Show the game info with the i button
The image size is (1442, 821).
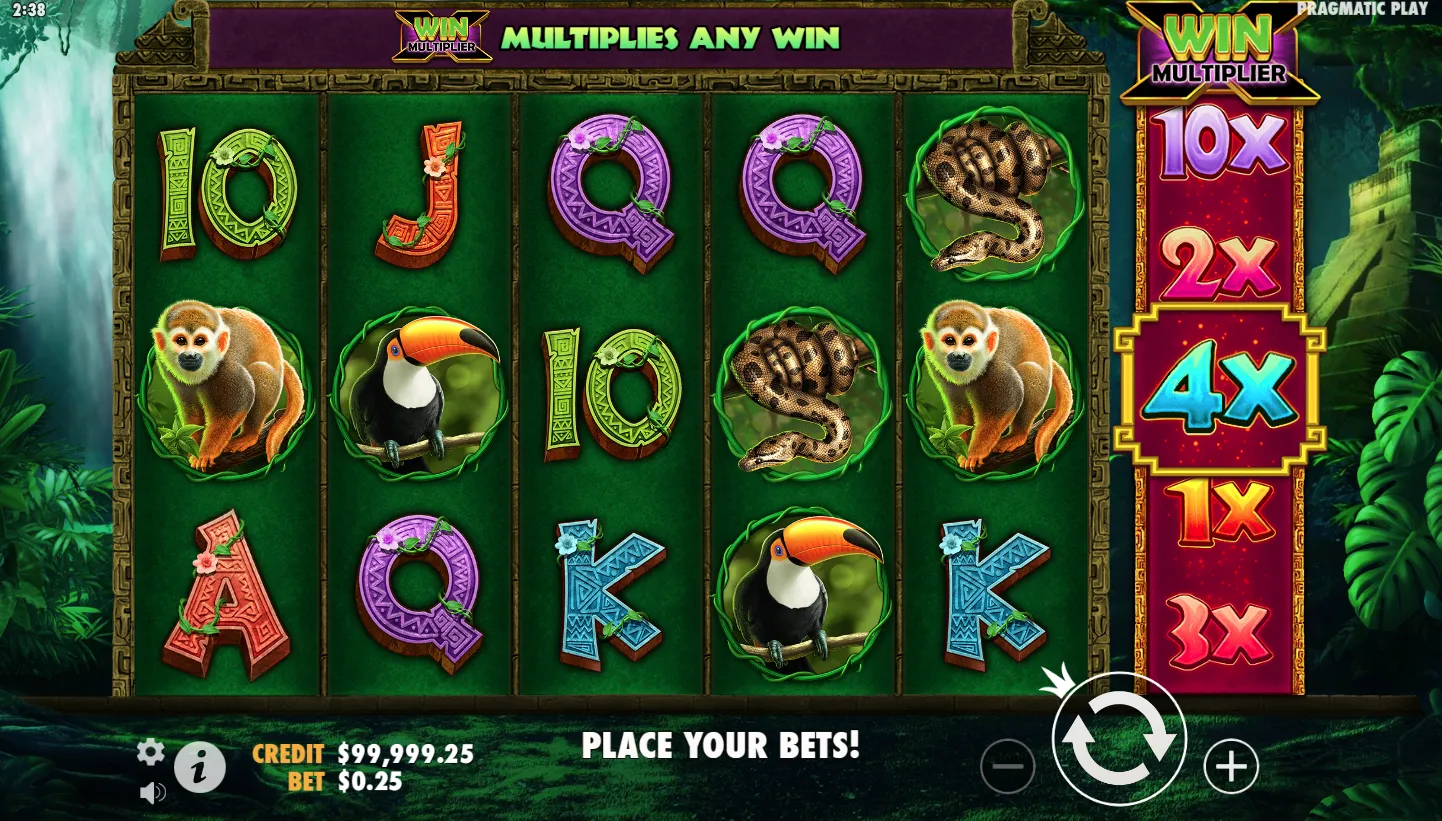pos(200,768)
